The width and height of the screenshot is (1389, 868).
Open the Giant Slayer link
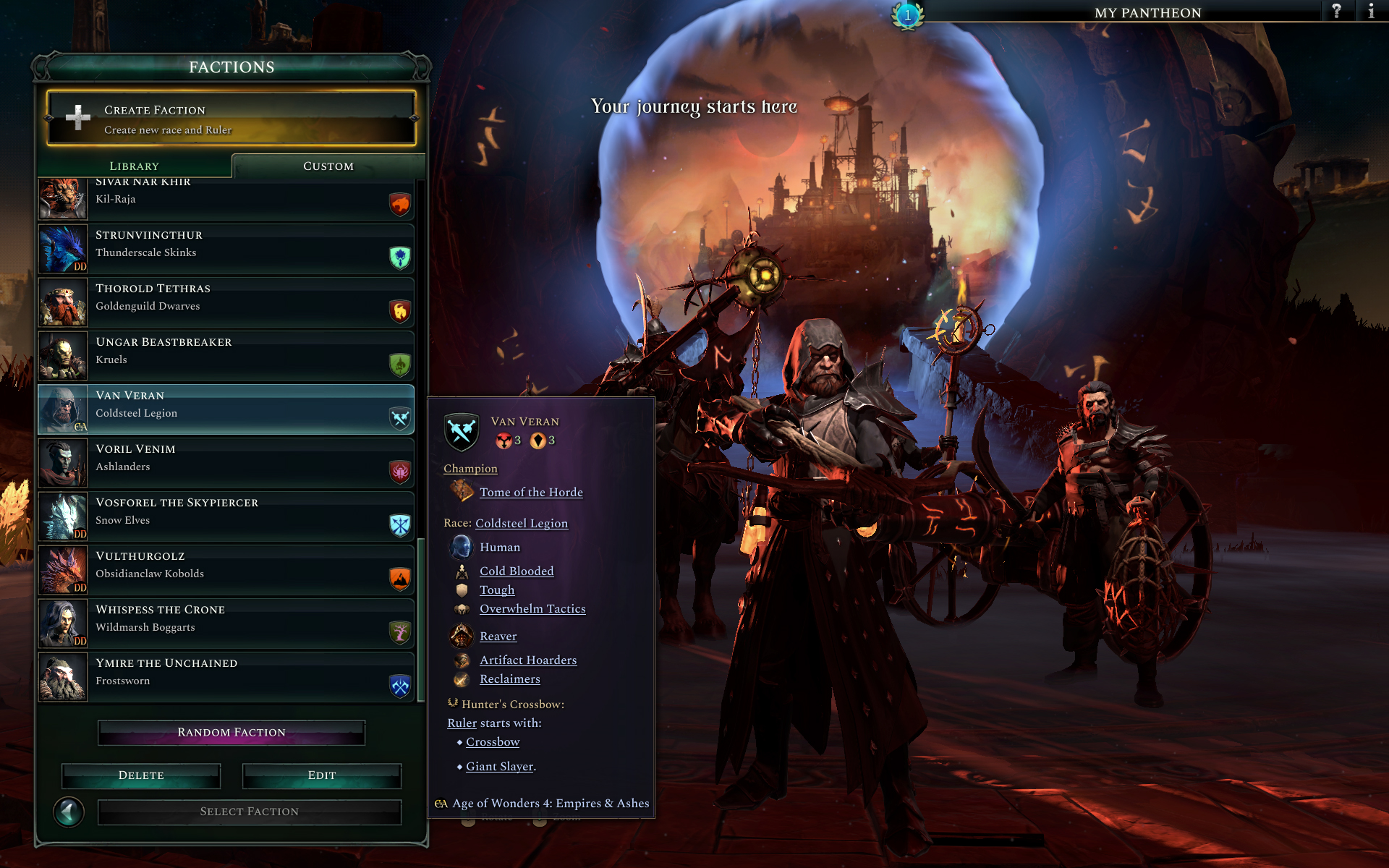point(498,766)
